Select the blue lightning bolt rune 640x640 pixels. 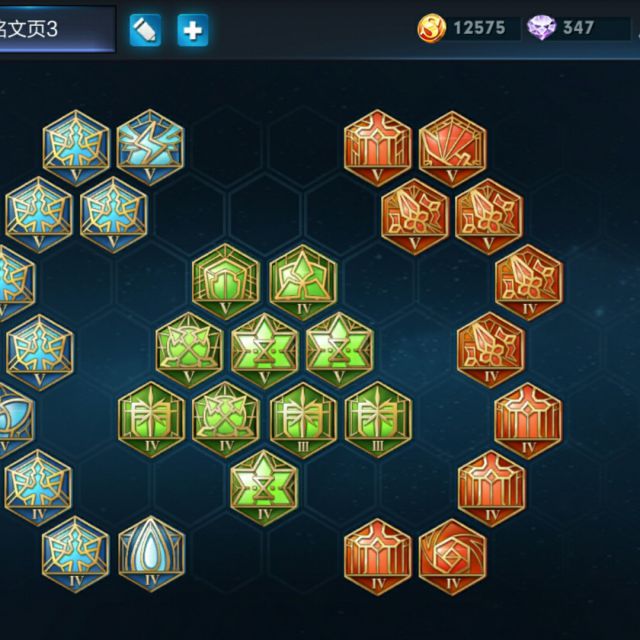[150, 146]
